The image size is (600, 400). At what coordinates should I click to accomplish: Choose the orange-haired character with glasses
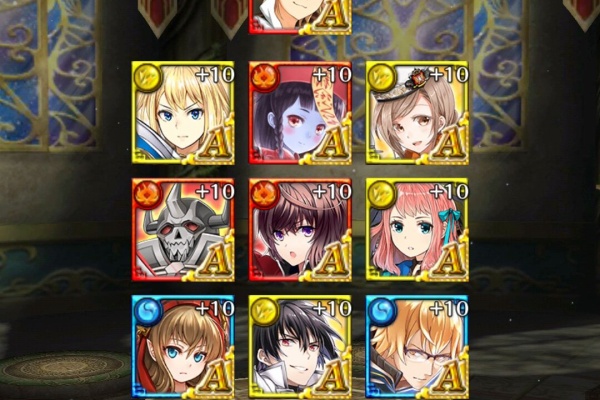[417, 345]
